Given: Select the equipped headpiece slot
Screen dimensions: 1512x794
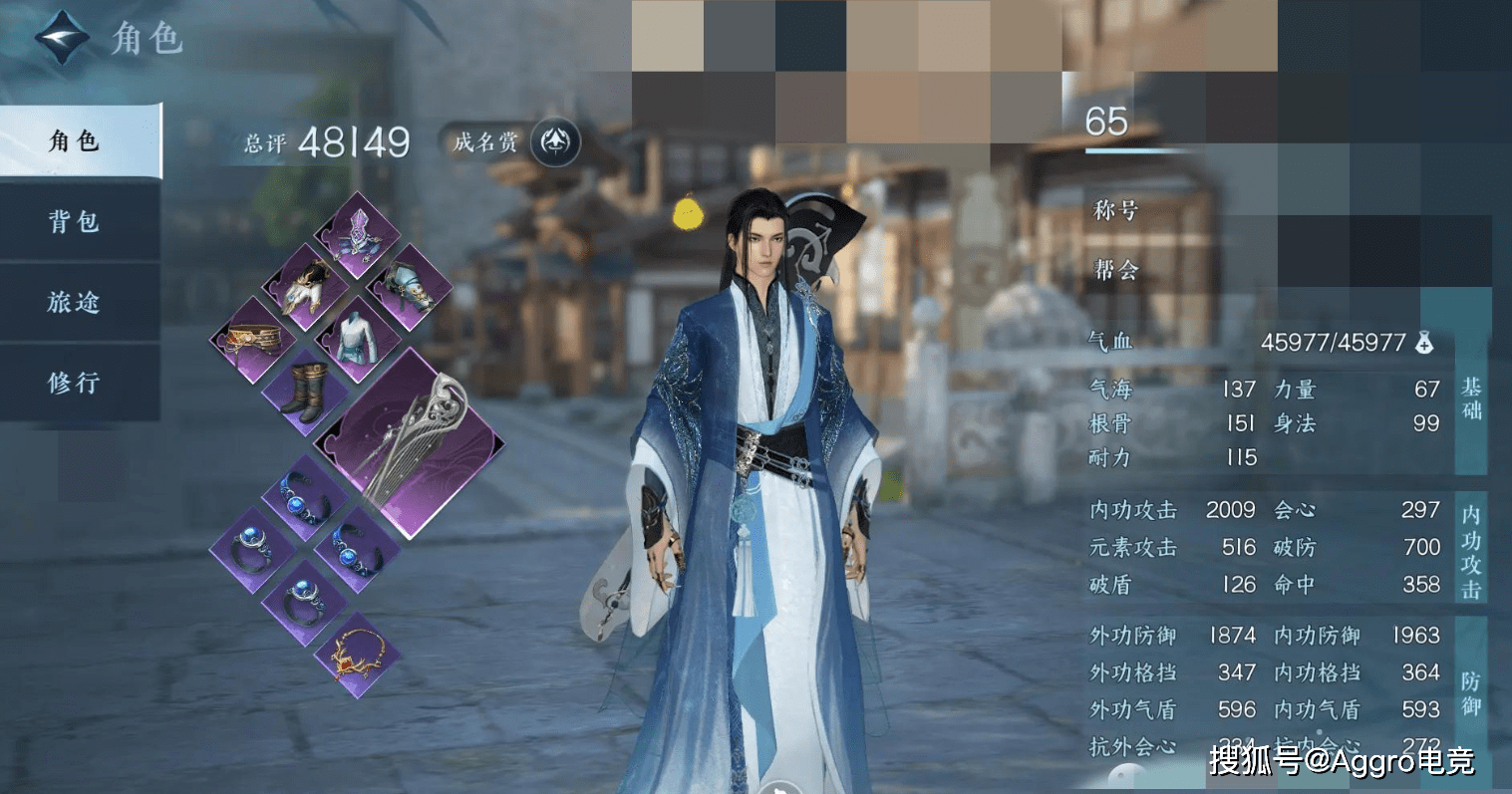Looking at the screenshot, I should 356,235.
